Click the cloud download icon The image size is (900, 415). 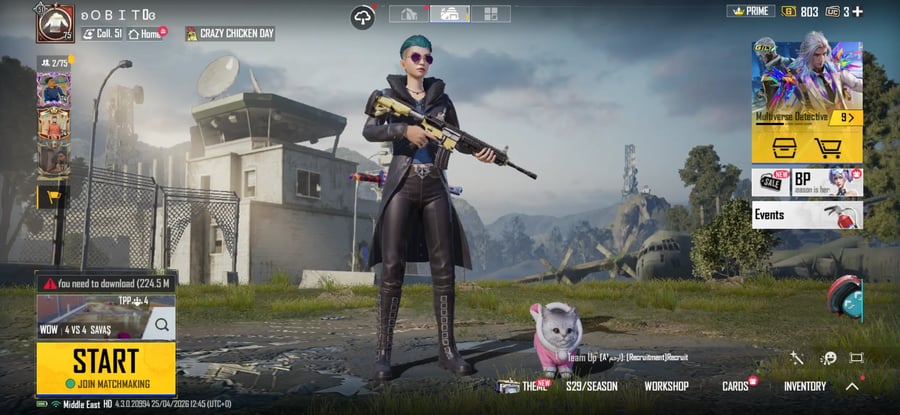tap(362, 16)
